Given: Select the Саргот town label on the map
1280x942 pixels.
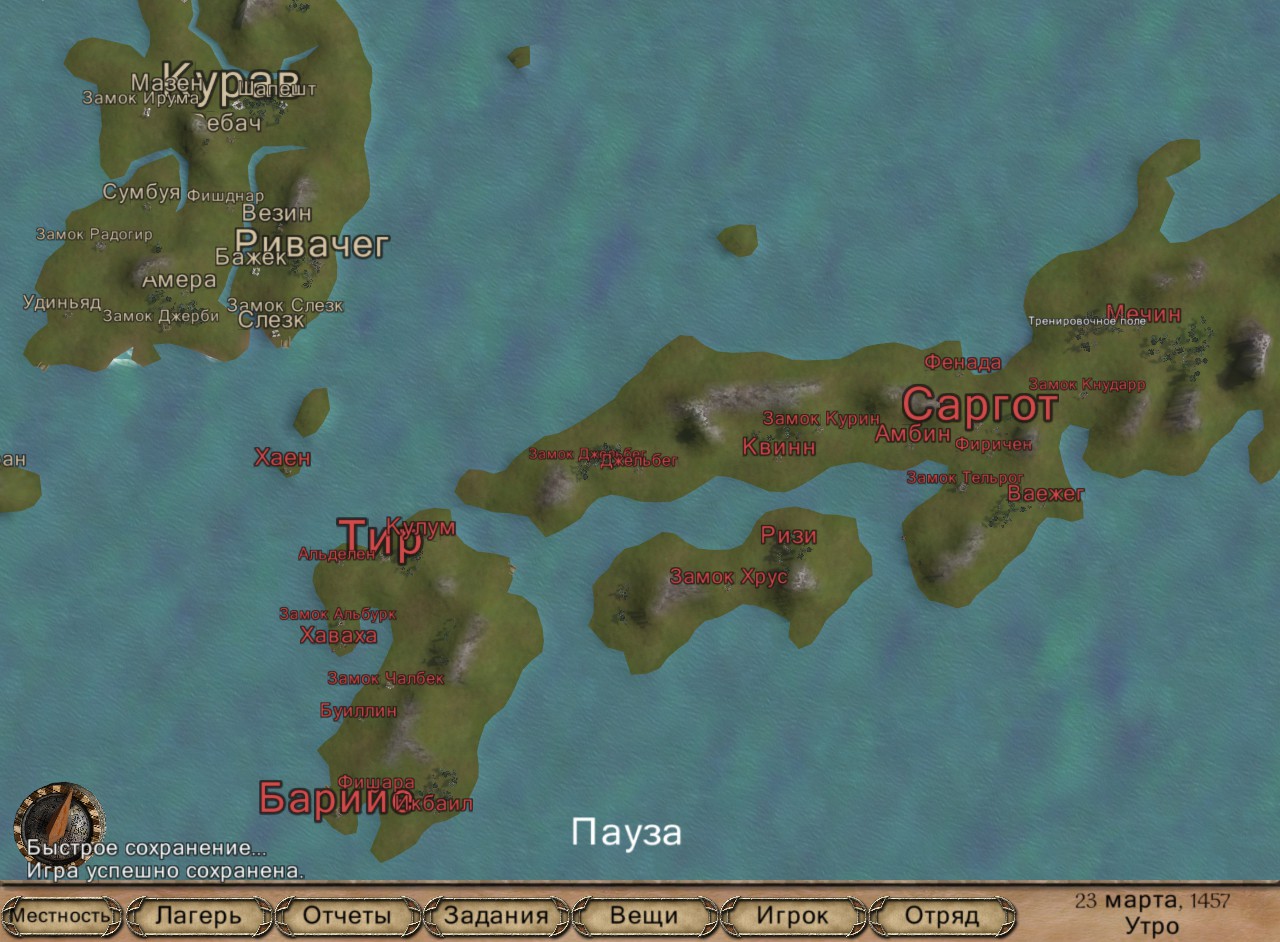Looking at the screenshot, I should 979,406.
